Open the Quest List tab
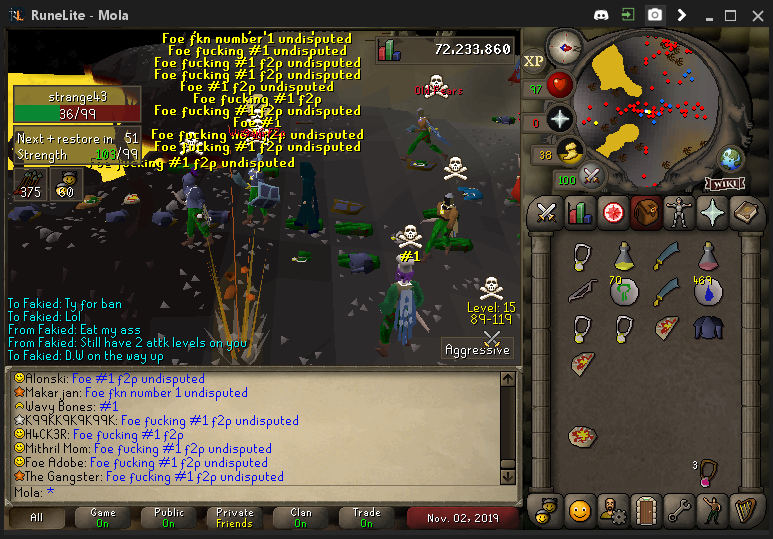Image resolution: width=773 pixels, height=539 pixels. pyautogui.click(x=613, y=213)
